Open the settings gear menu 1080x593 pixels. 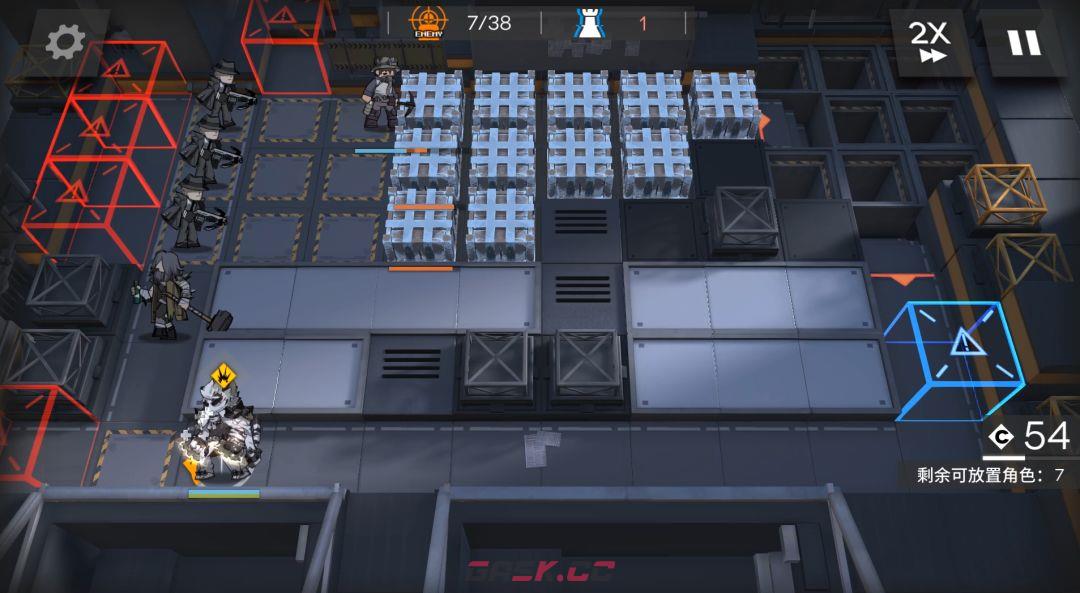(x=65, y=42)
